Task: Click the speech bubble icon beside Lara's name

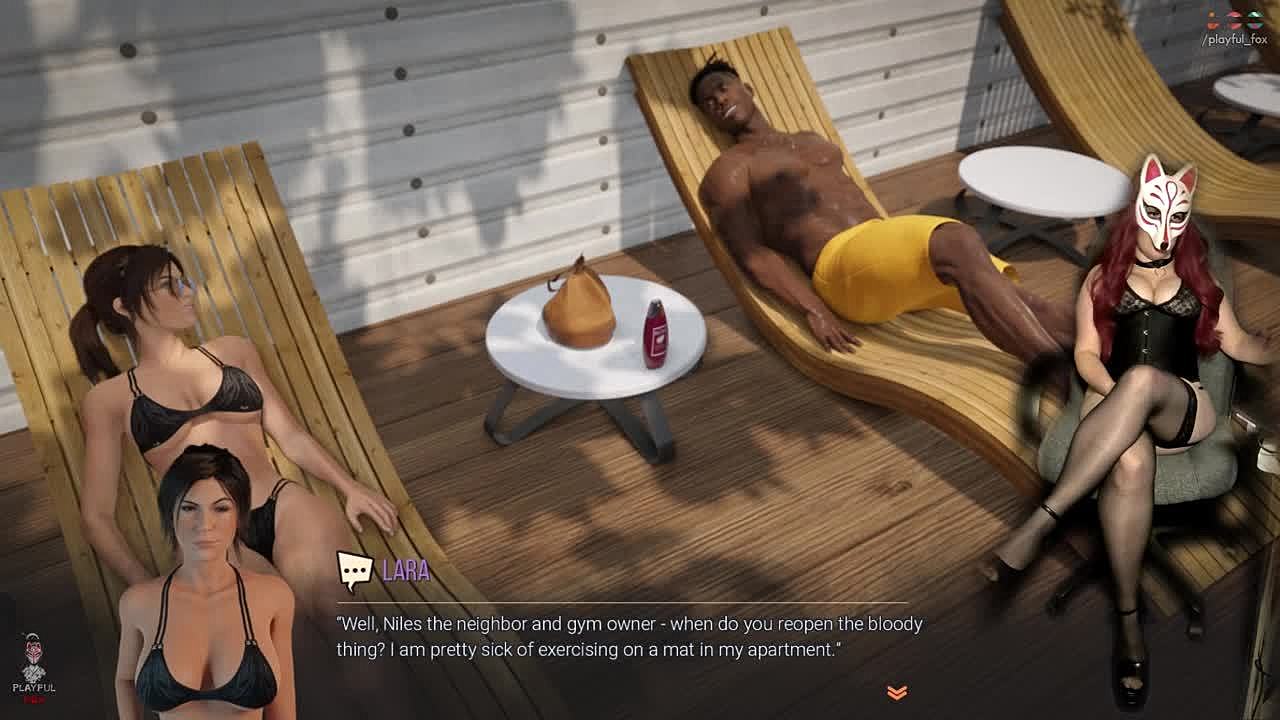Action: click(354, 571)
